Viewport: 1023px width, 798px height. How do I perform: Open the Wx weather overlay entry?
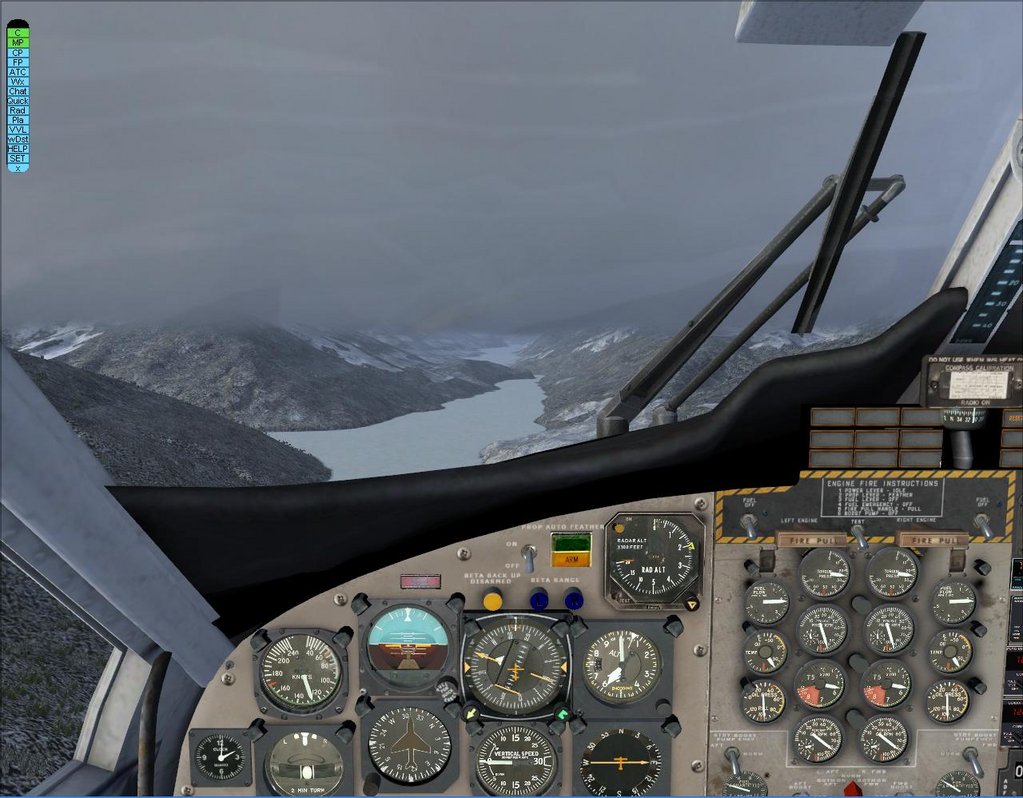(x=18, y=81)
